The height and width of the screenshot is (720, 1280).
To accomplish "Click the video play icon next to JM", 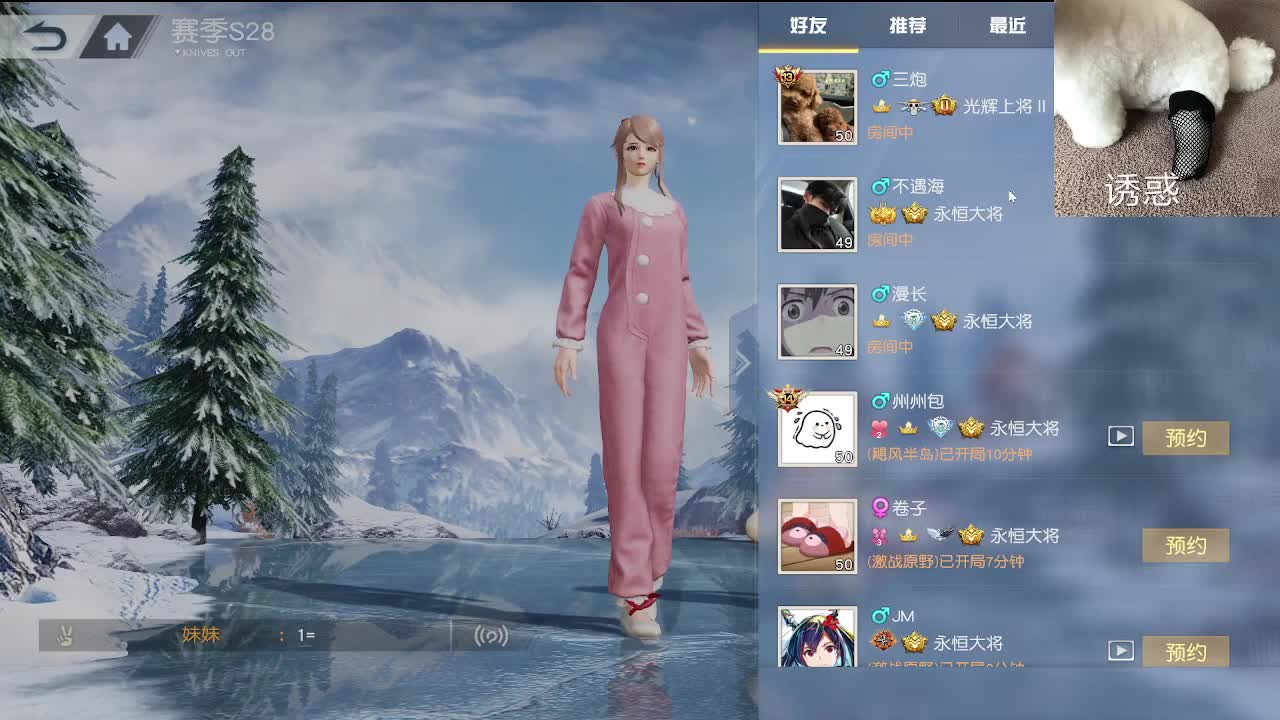I will 1120,651.
